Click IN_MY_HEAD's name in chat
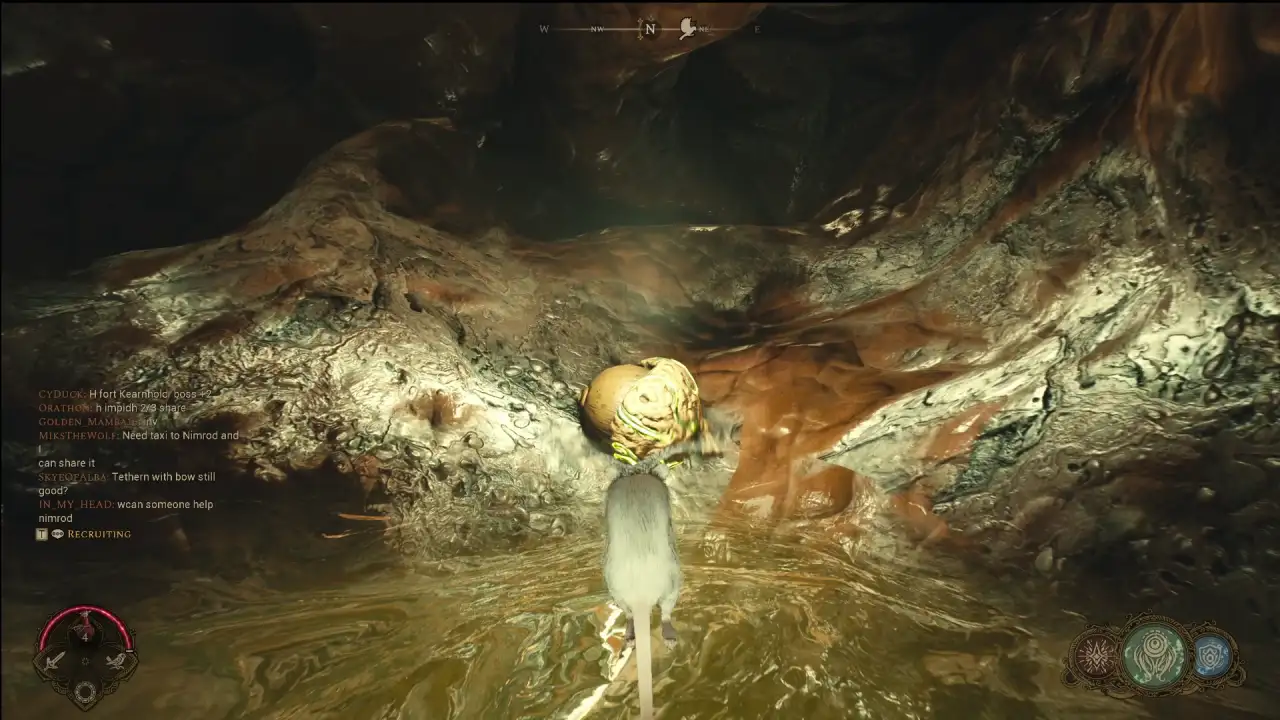 point(75,505)
